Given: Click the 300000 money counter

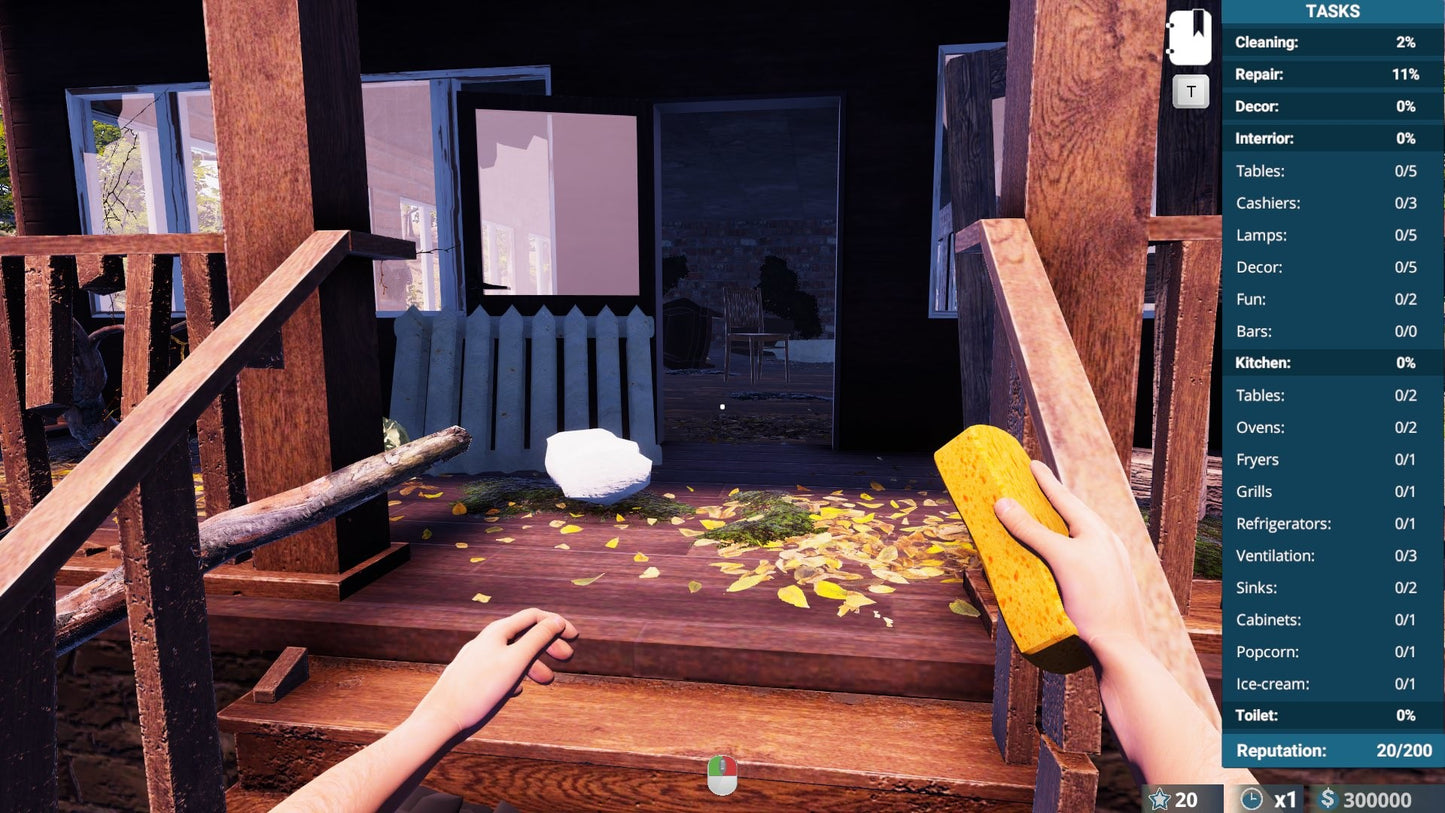Looking at the screenshot, I should [x=1378, y=800].
